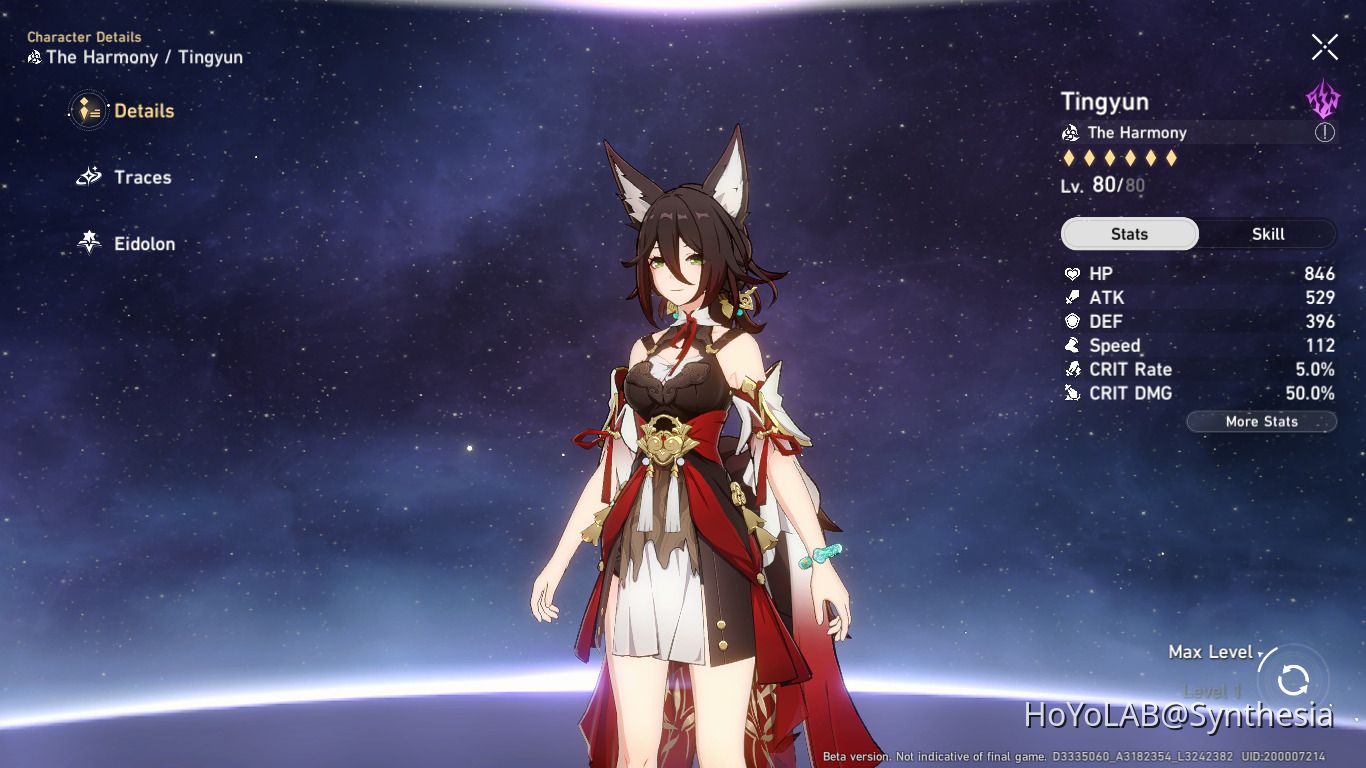Click the DEF shield stat icon

[1073, 321]
